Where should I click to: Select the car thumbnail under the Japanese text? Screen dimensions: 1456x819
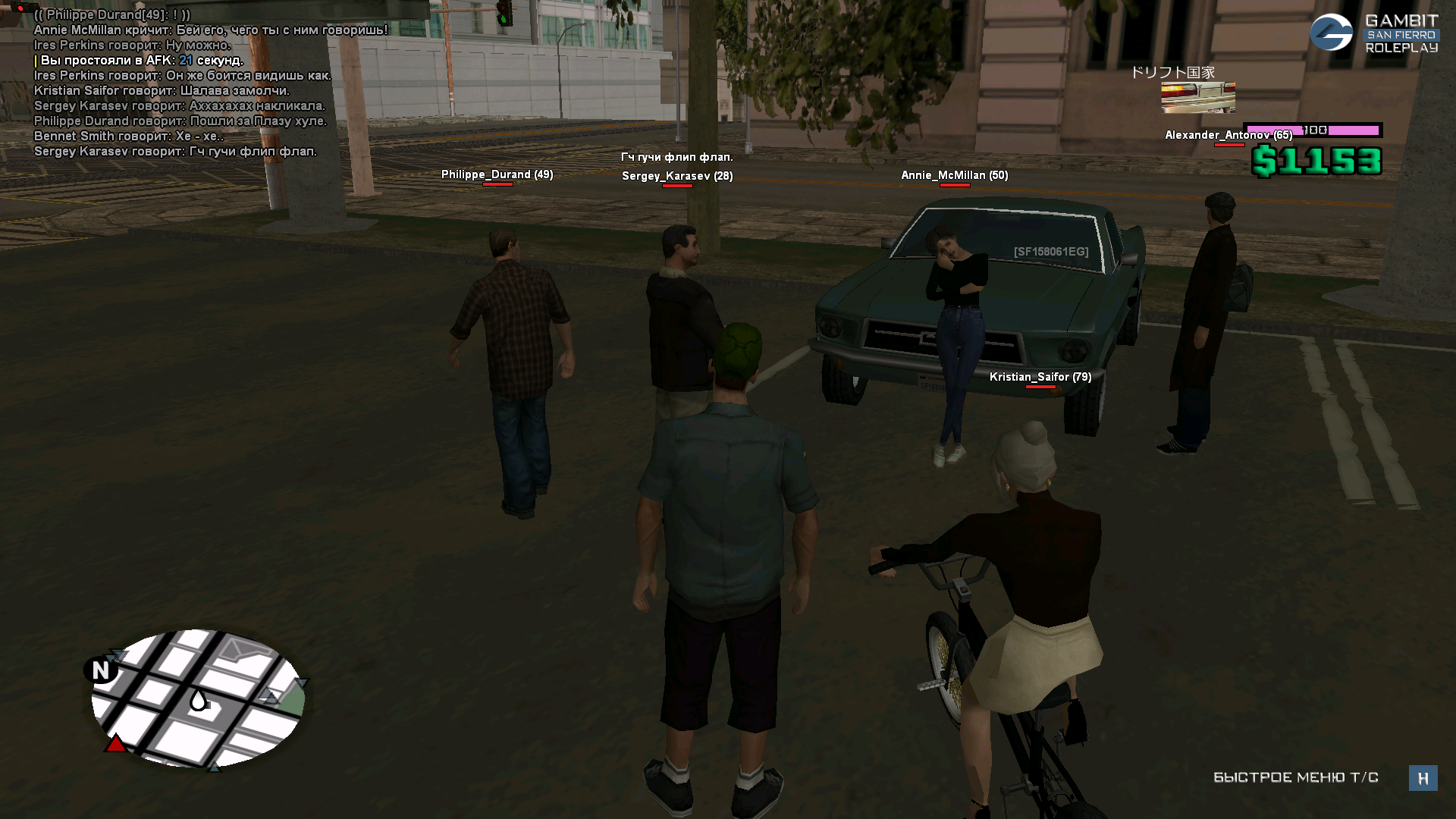tap(1197, 97)
